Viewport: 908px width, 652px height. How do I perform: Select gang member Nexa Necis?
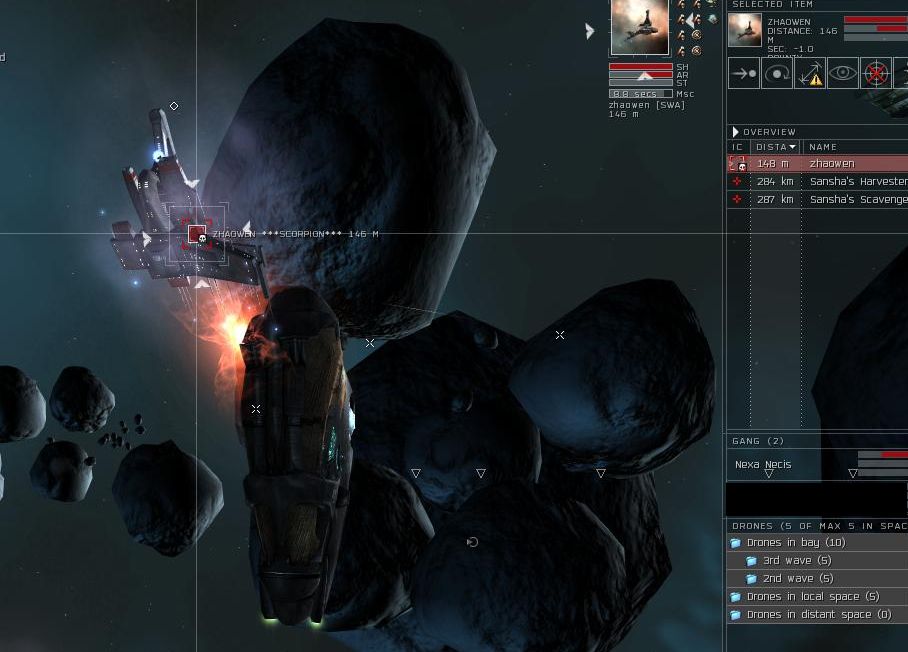tap(763, 465)
